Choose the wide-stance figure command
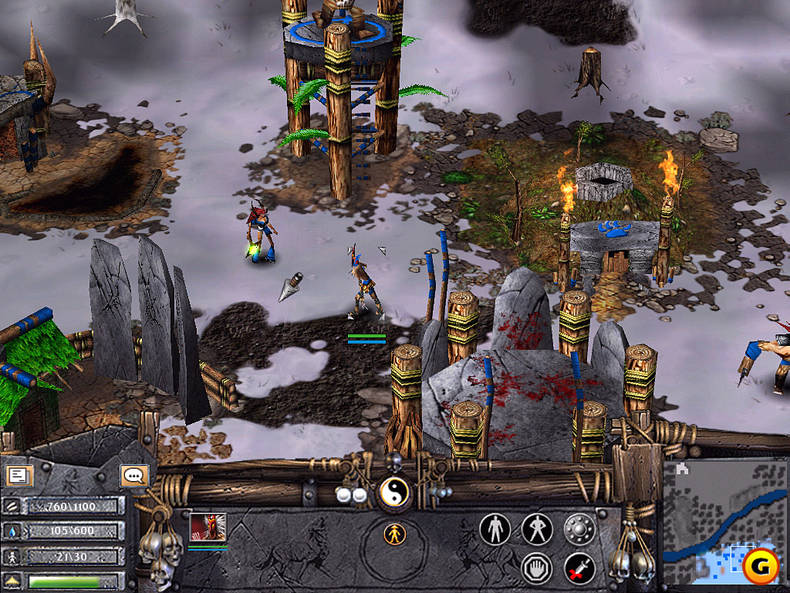 click(x=536, y=528)
